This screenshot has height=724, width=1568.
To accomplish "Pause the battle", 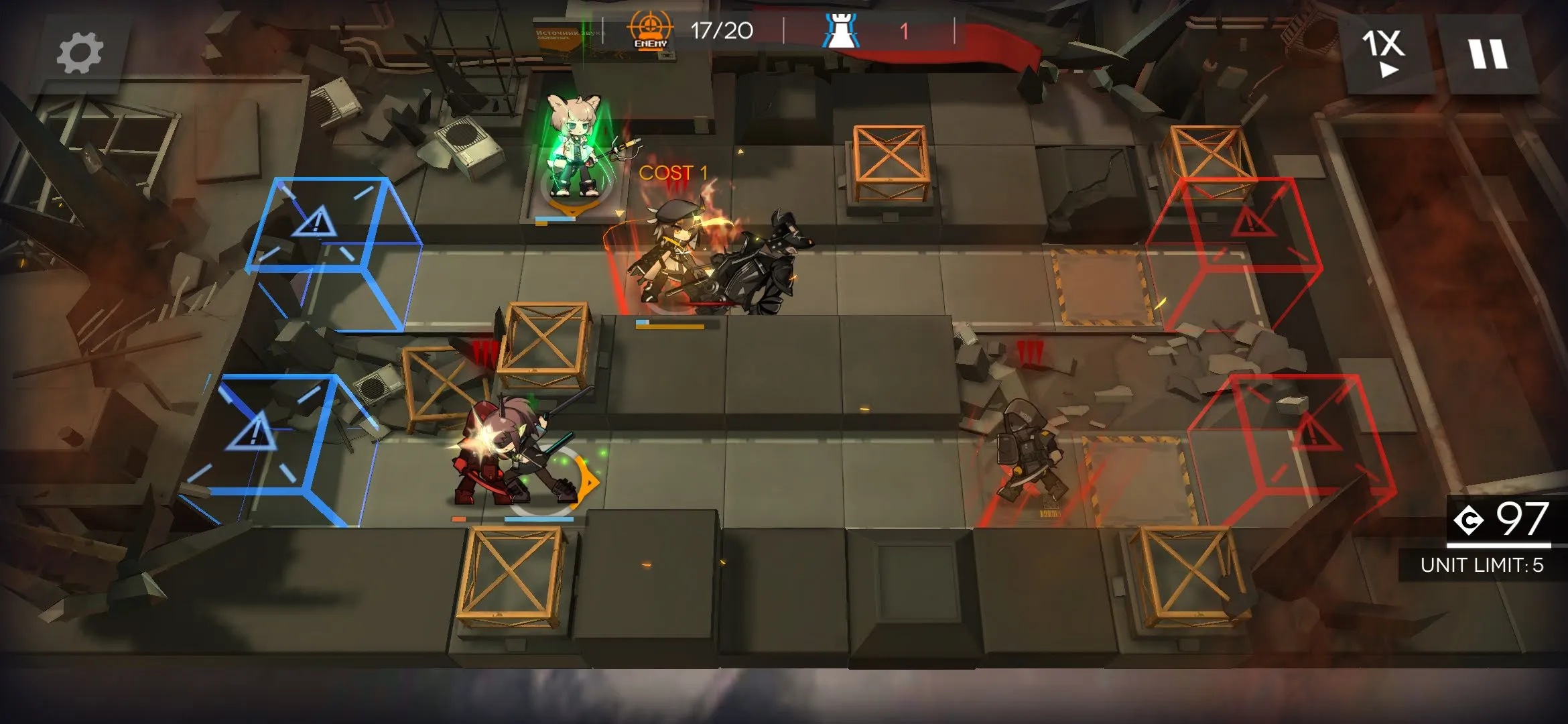I will point(1488,53).
